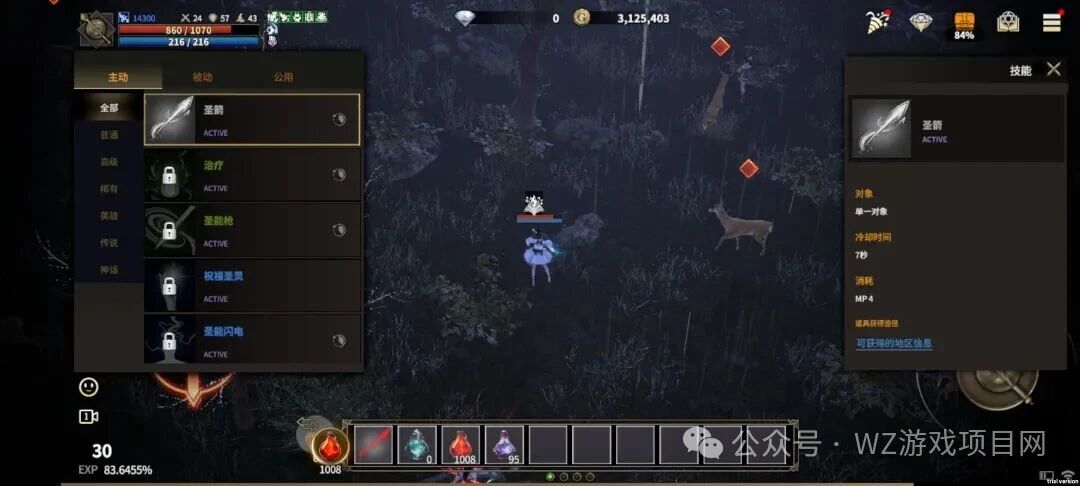Open the hamburger main menu

[1052, 22]
